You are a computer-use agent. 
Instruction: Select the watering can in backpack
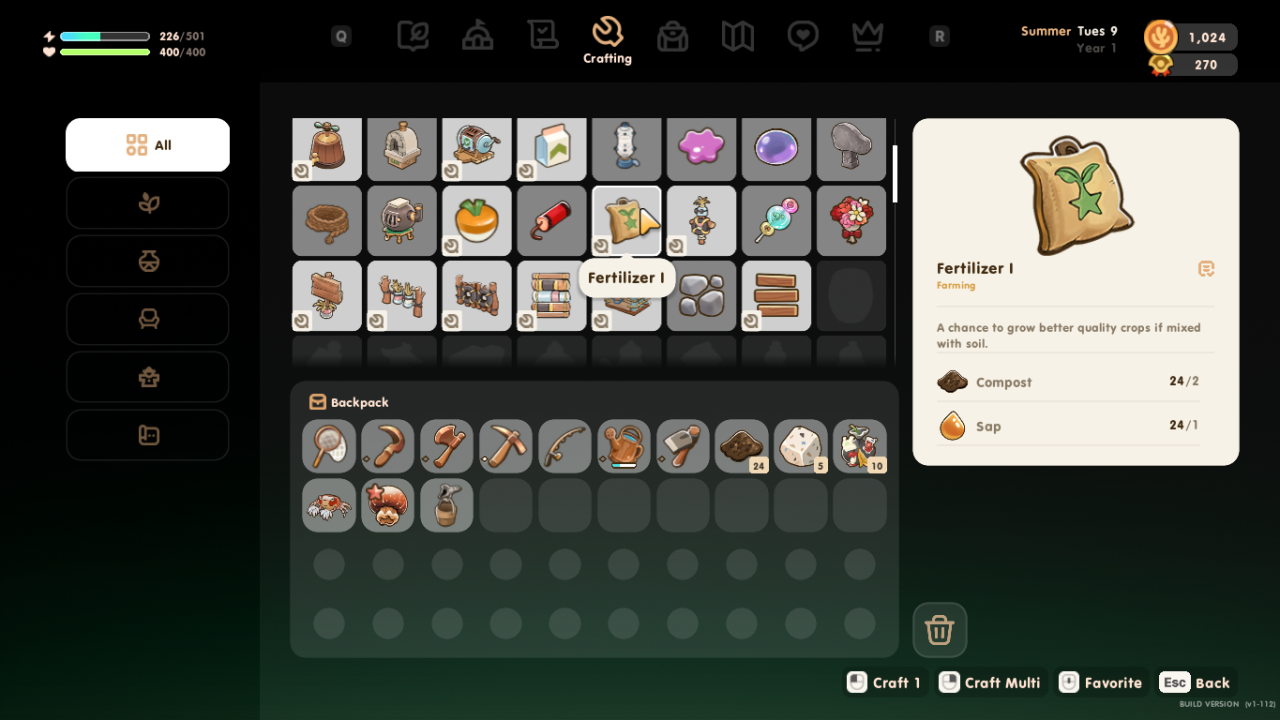624,446
